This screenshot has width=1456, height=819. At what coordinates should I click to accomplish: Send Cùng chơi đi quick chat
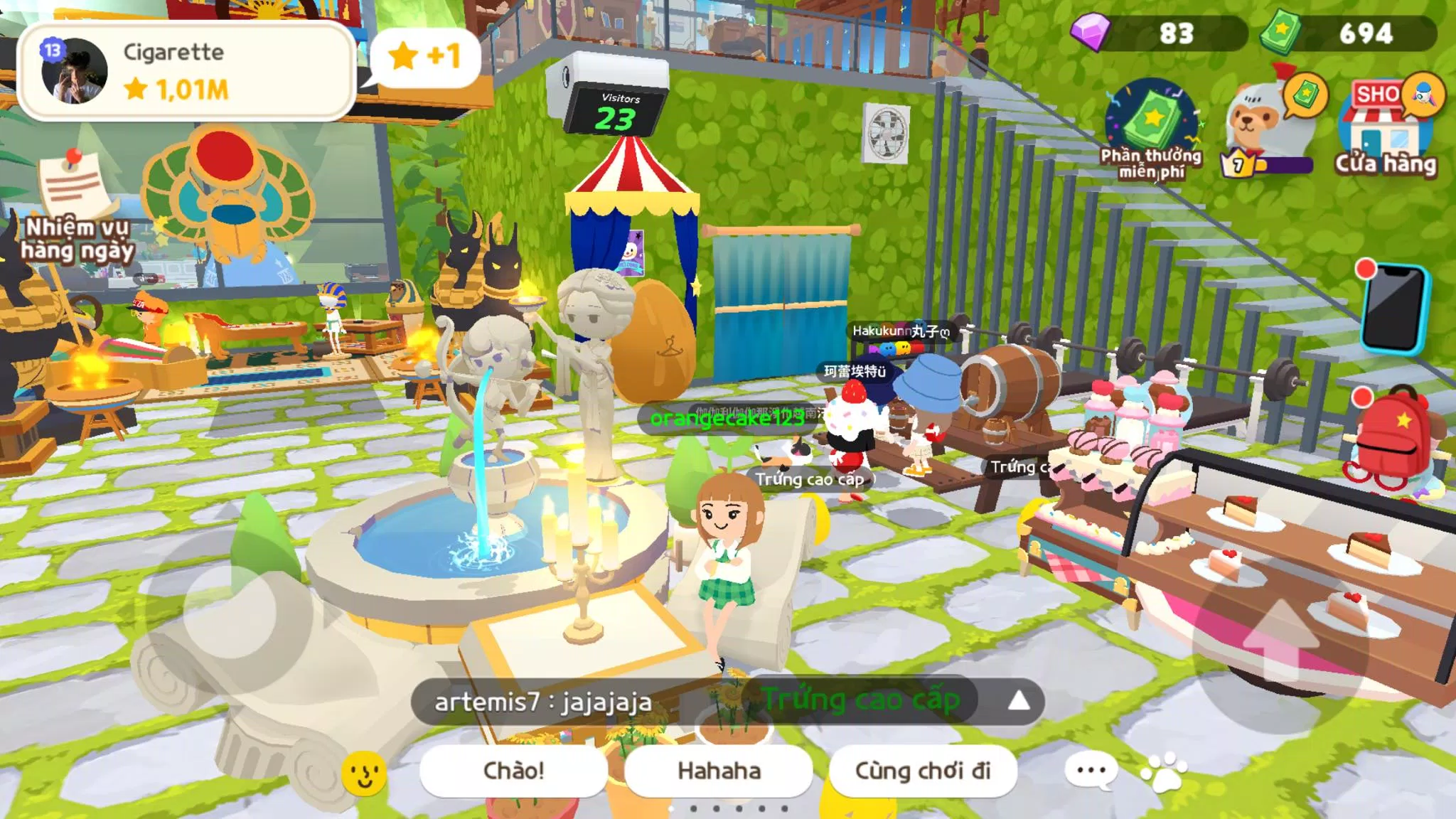pyautogui.click(x=922, y=771)
